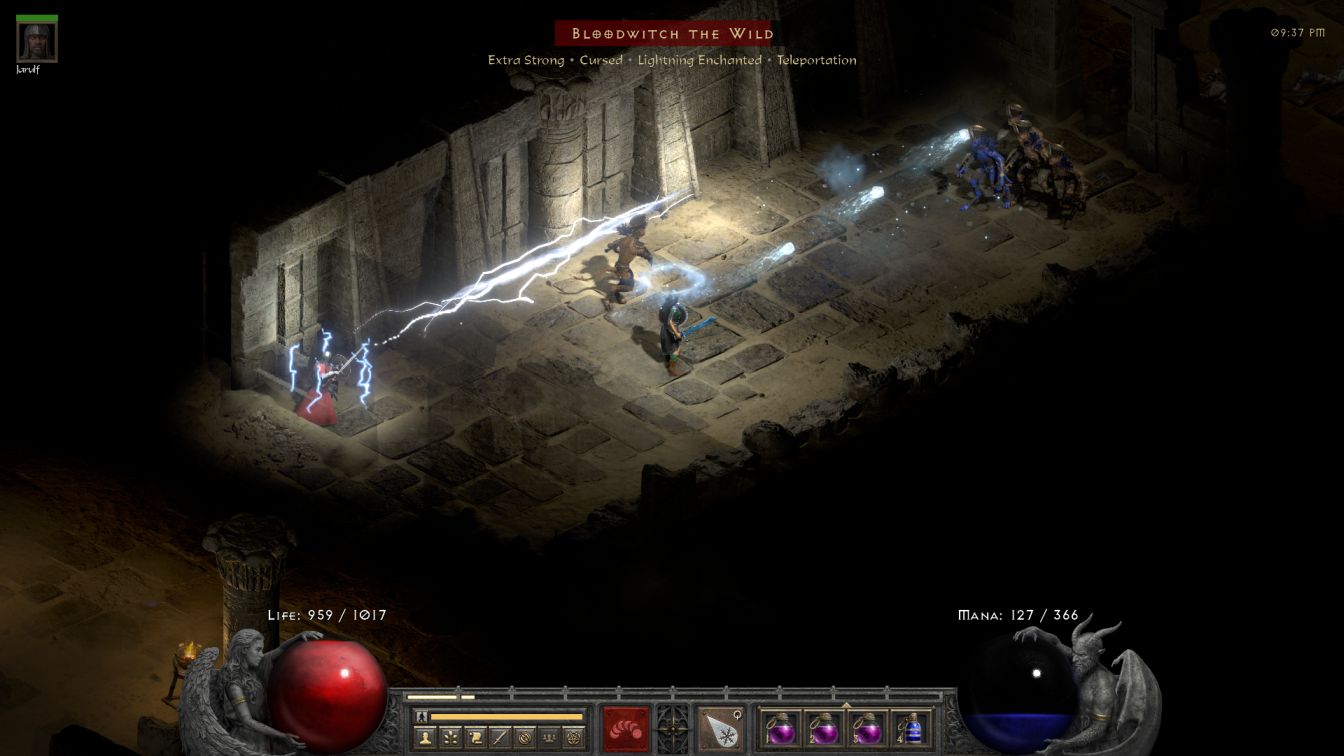Click the mercenary portrait in the corner

[37, 42]
